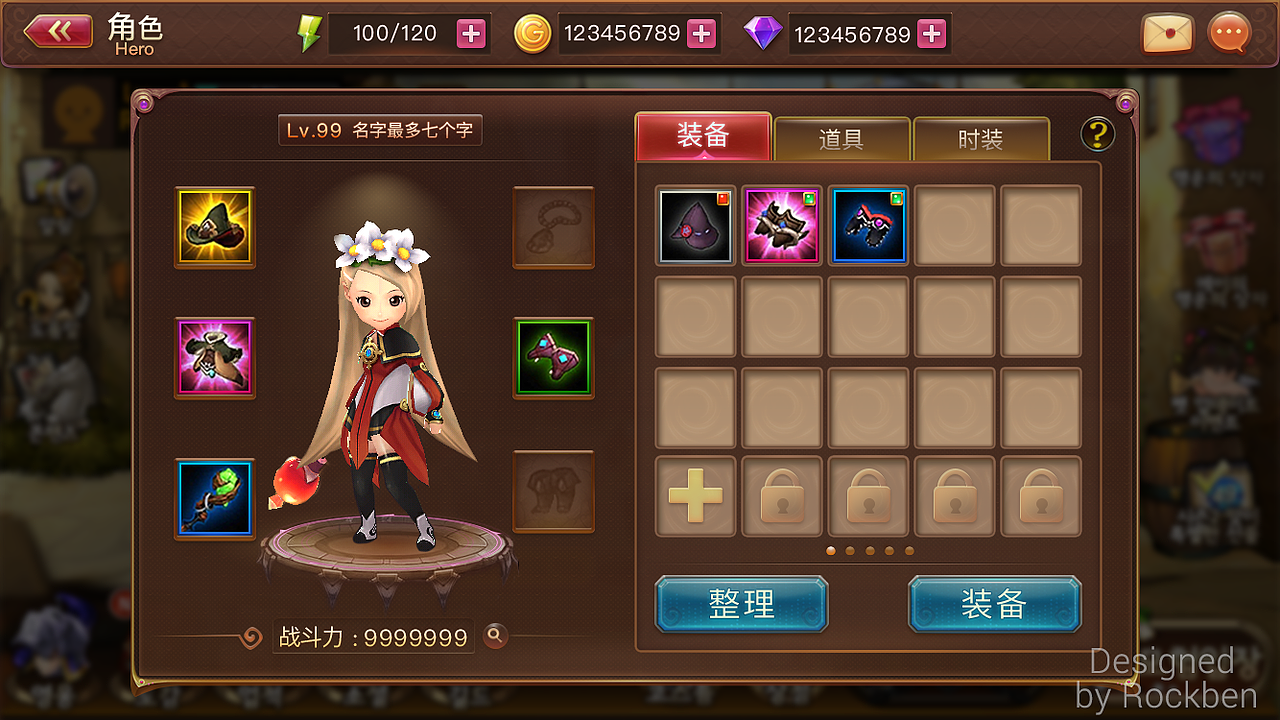This screenshot has height=720, width=1280.
Task: Select the equipped pink armor slot icon
Action: click(x=214, y=358)
